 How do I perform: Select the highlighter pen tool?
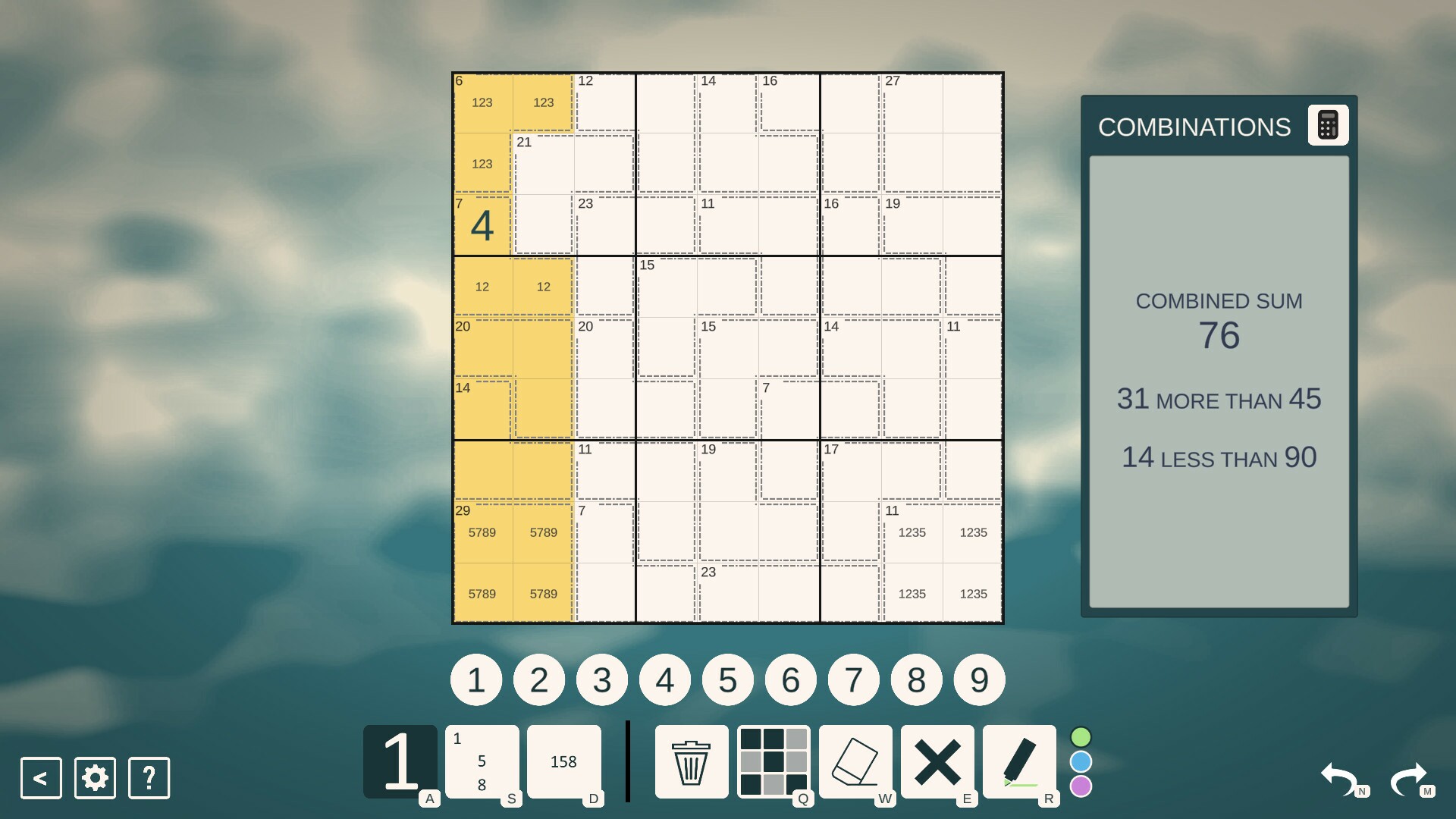(x=1021, y=761)
